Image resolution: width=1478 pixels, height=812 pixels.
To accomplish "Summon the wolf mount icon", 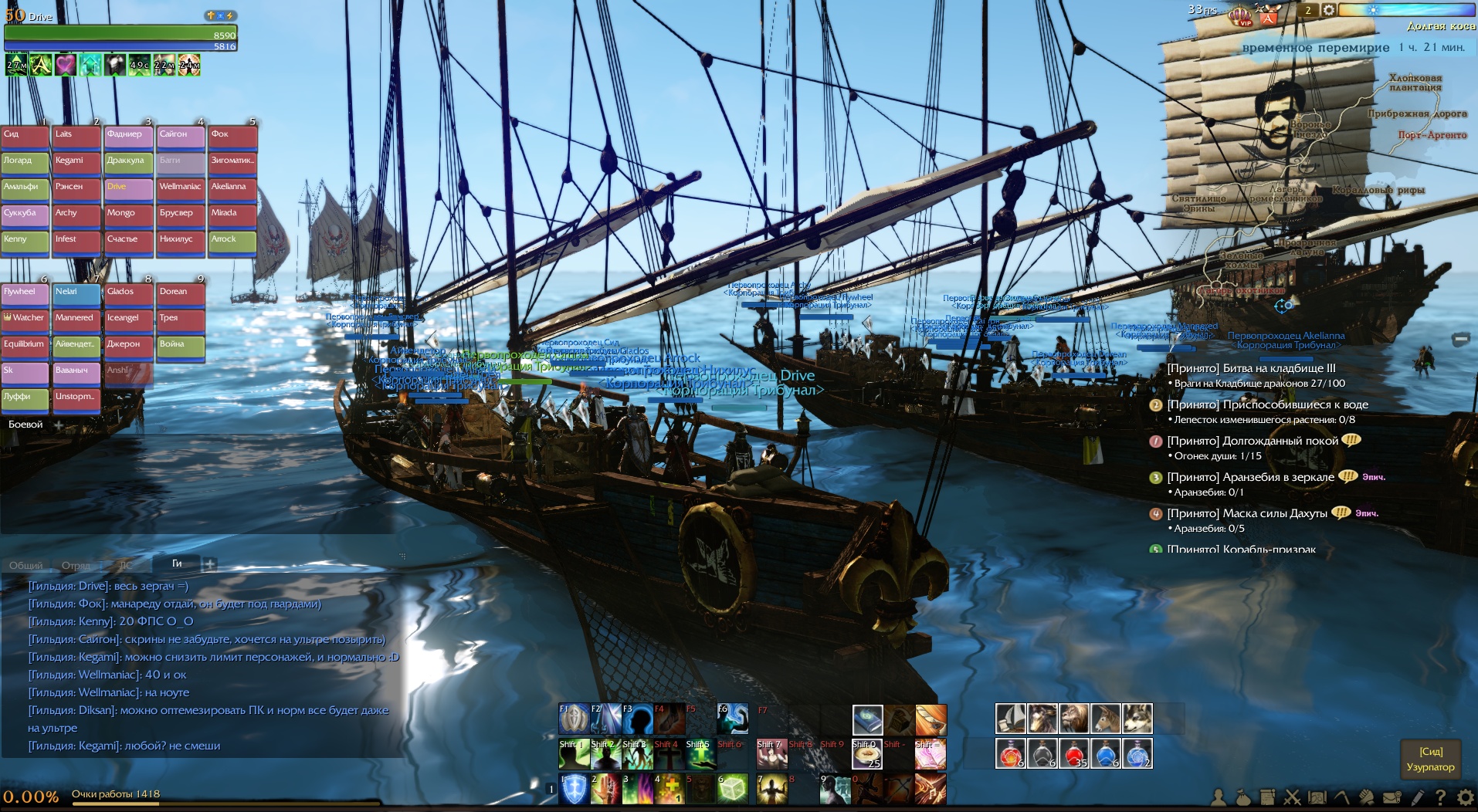I will (1137, 719).
